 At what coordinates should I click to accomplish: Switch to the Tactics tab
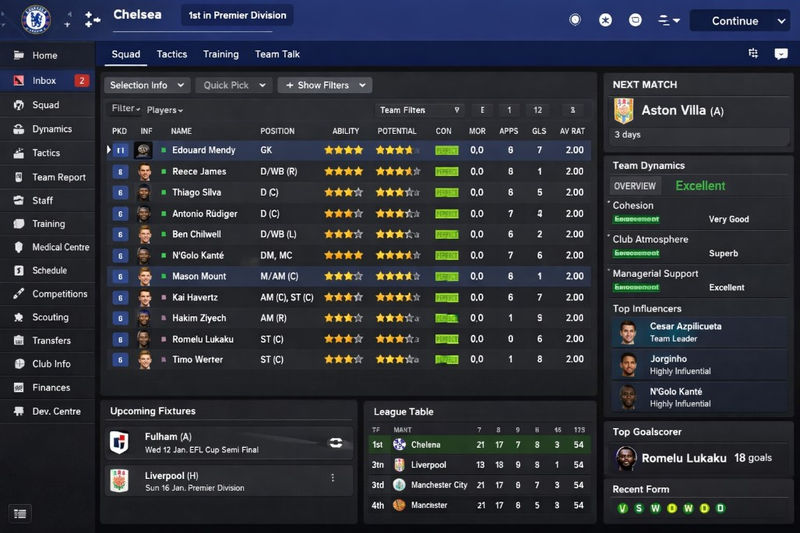pos(172,54)
